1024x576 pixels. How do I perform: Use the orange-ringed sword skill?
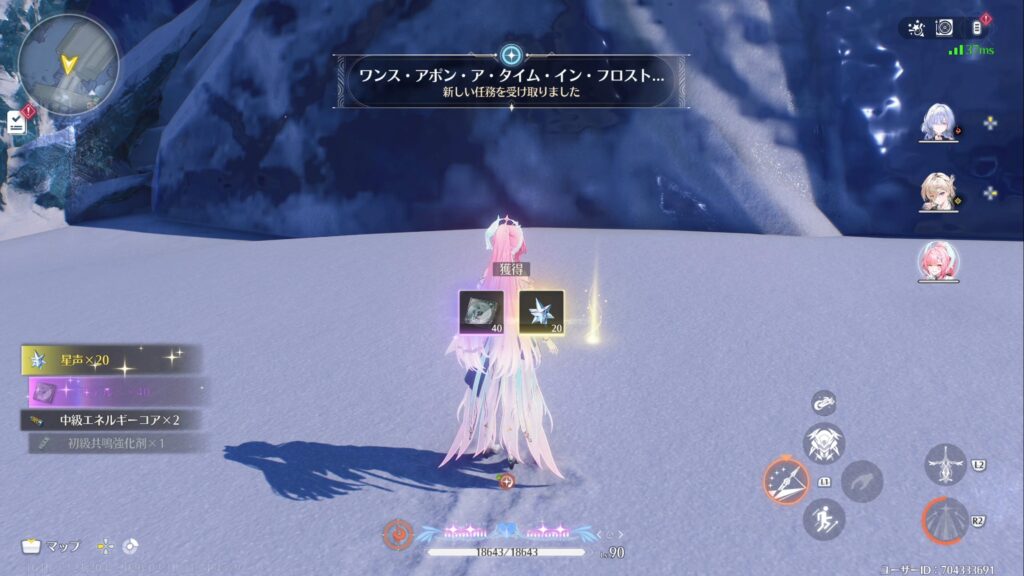785,481
